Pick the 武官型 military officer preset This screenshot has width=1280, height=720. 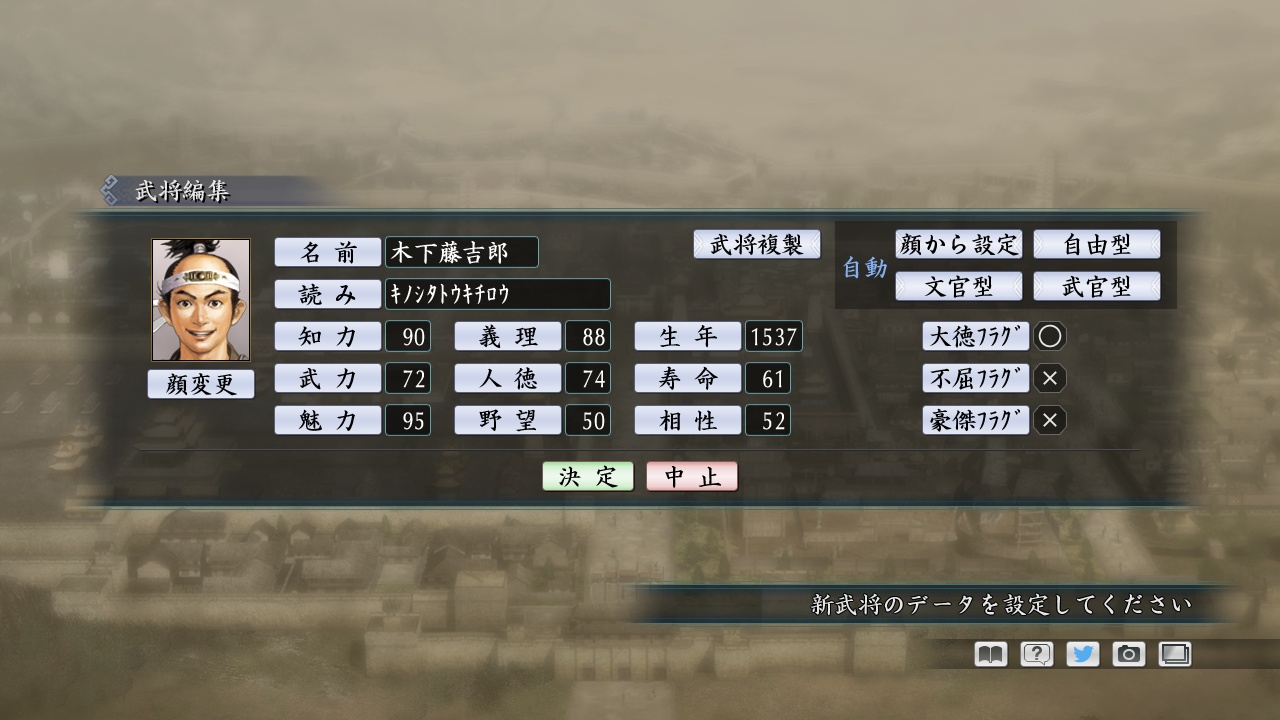1098,285
